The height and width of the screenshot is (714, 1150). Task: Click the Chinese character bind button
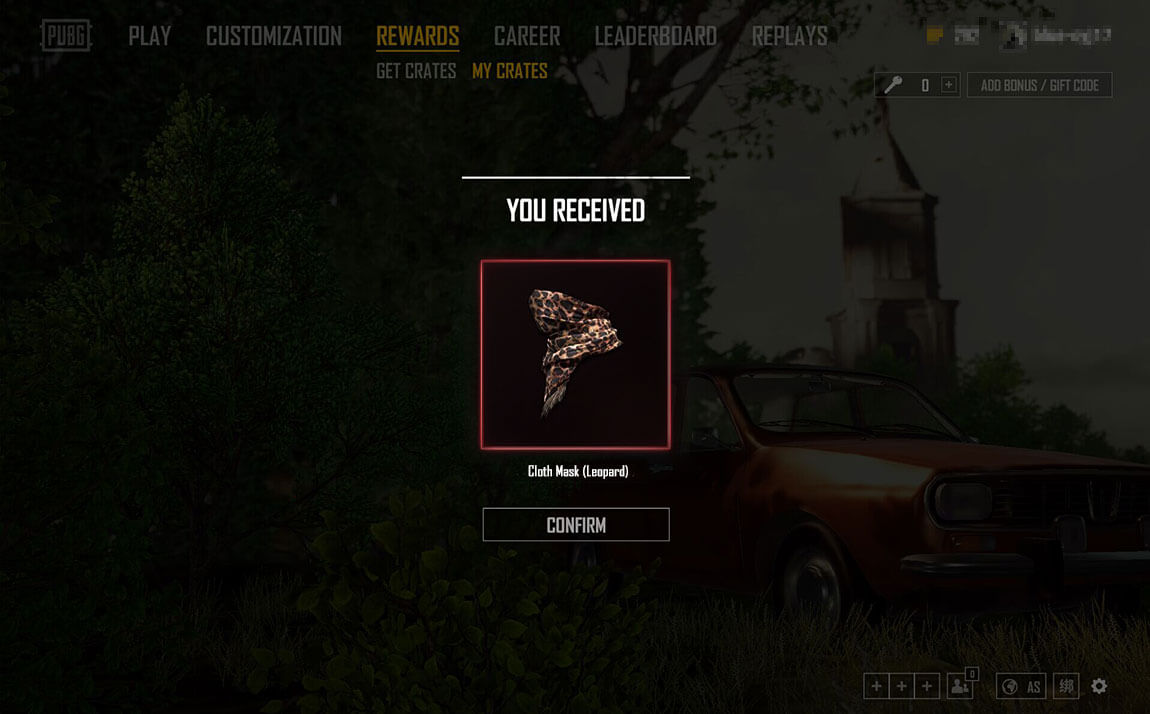pyautogui.click(x=1067, y=686)
